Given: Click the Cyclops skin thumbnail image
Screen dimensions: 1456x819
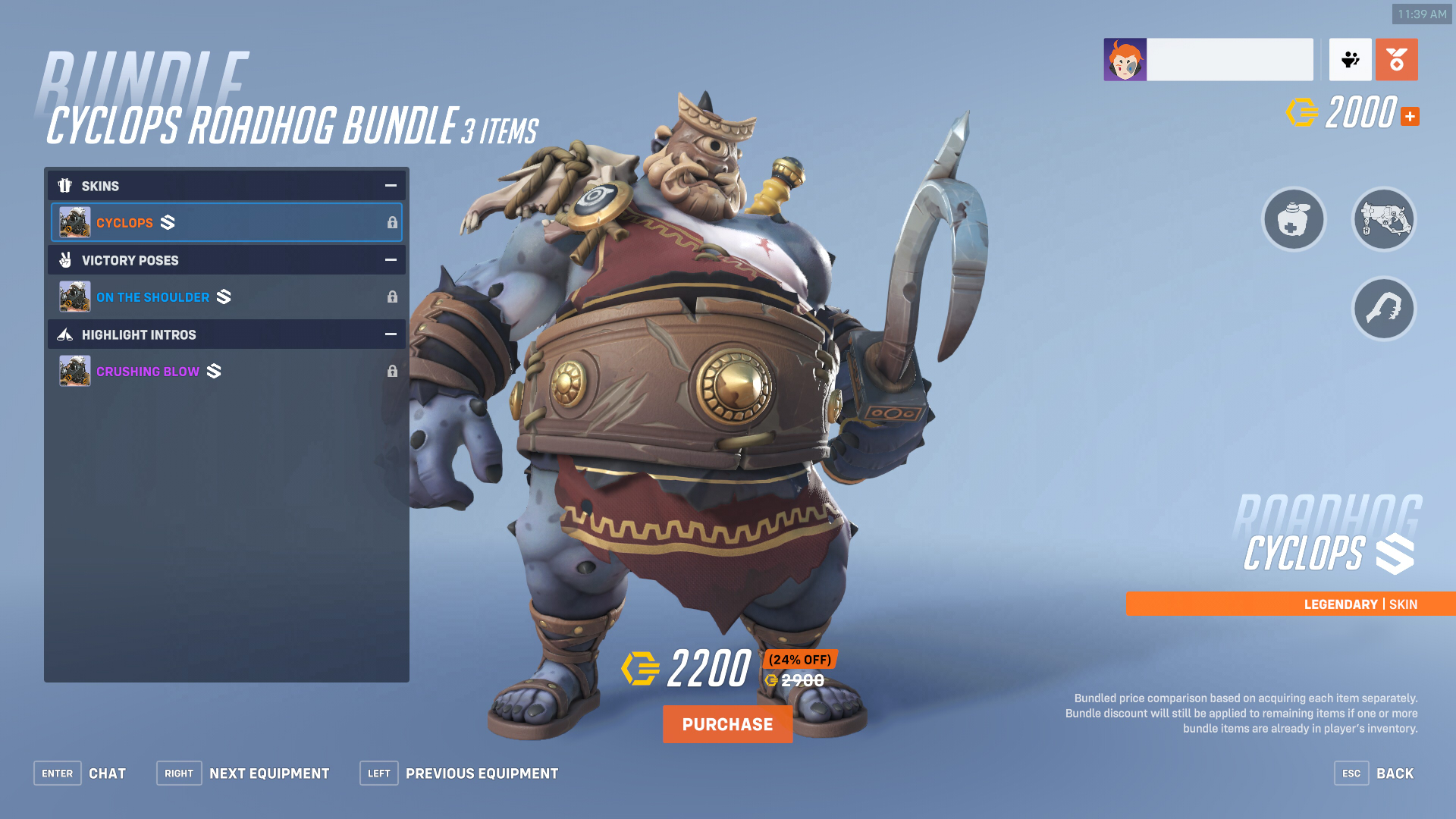Looking at the screenshot, I should click(74, 221).
